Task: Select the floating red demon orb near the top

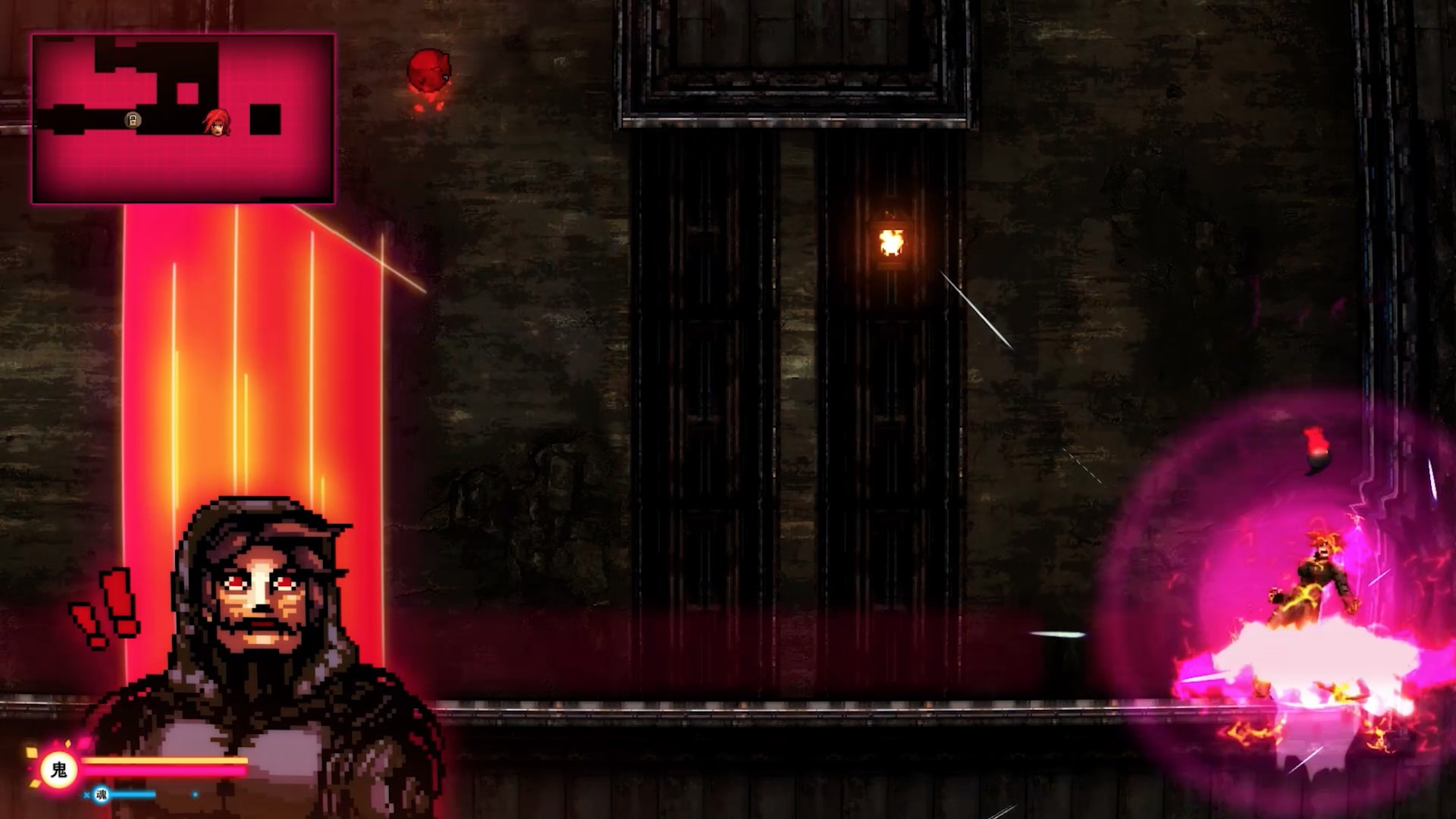Action: [429, 70]
